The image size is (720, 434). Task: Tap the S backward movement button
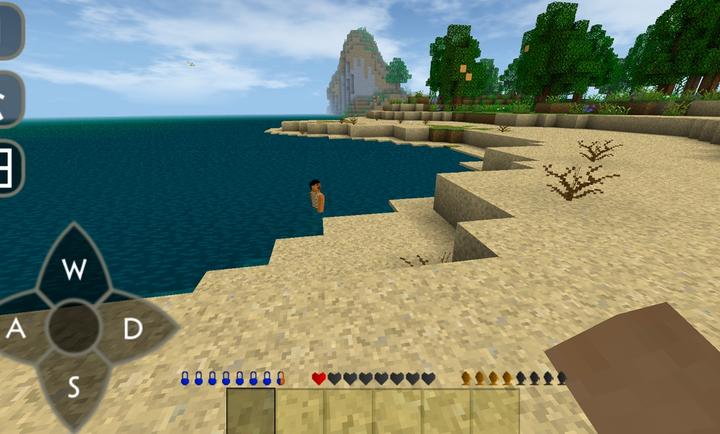(73, 387)
